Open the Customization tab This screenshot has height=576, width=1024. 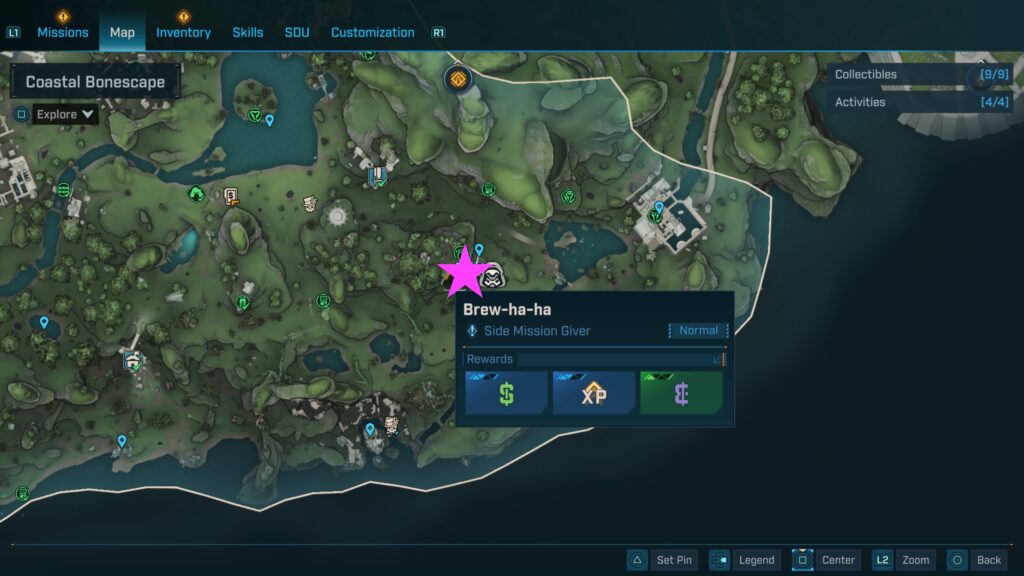(372, 32)
